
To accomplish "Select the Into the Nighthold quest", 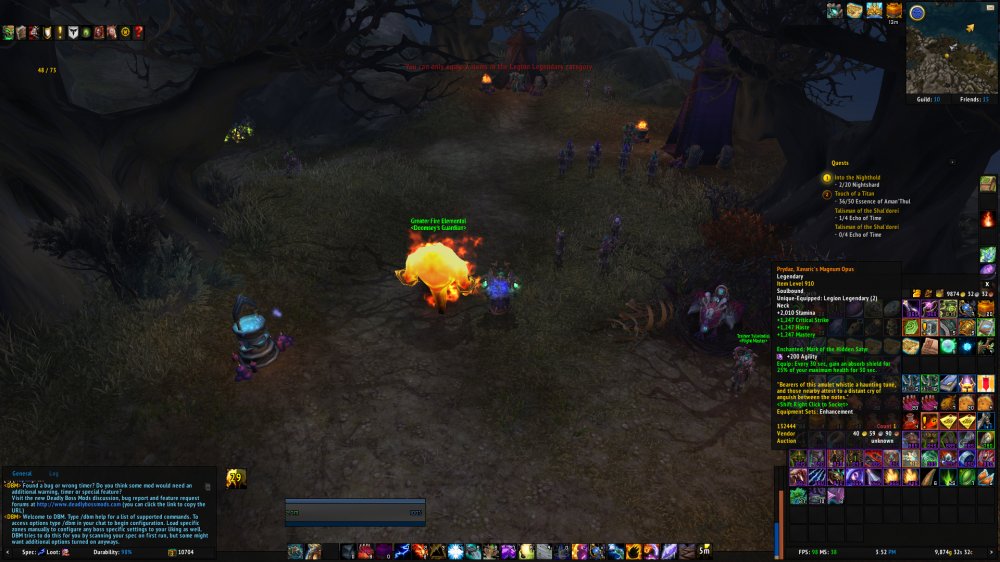I will coord(859,177).
